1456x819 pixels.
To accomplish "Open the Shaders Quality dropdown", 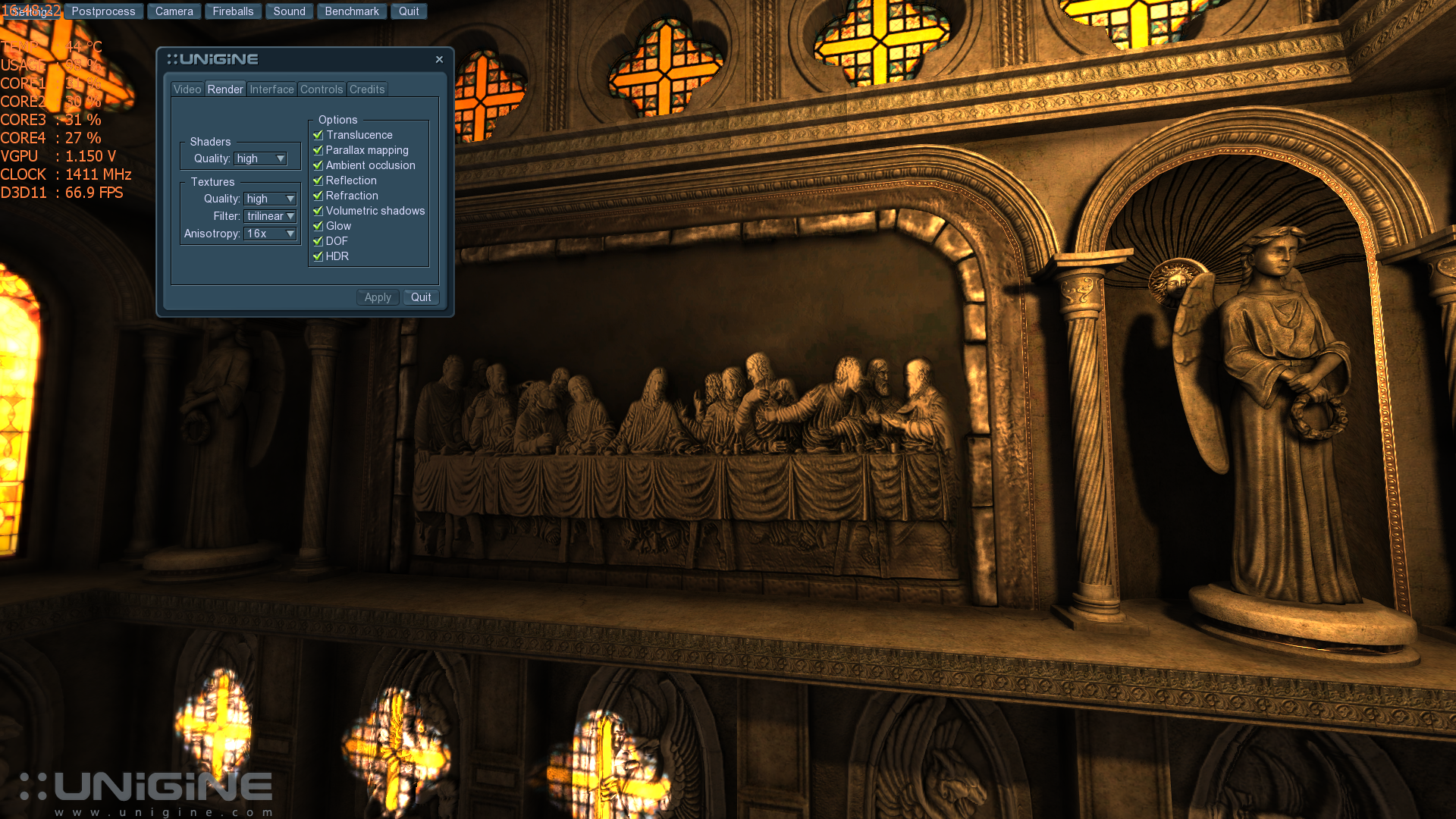I will pyautogui.click(x=260, y=158).
